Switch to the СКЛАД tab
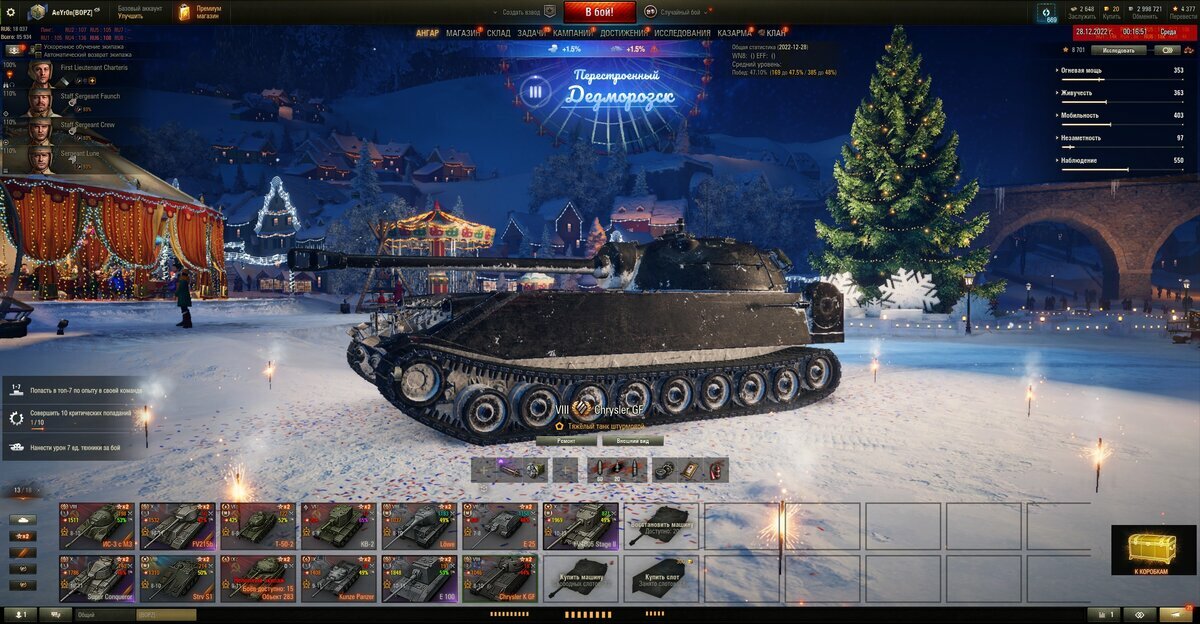 point(499,33)
